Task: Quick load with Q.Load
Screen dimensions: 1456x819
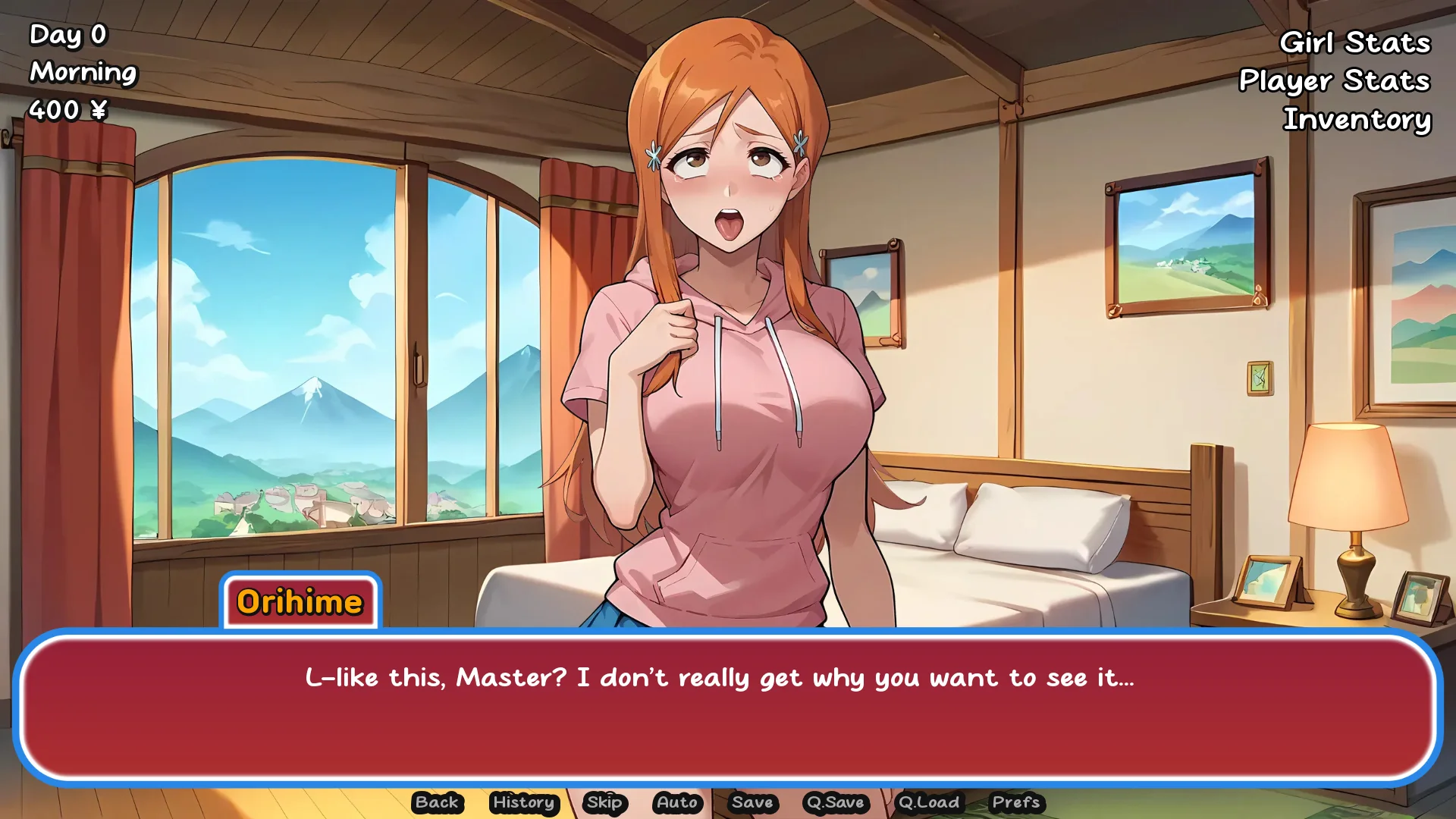Action: (x=929, y=802)
